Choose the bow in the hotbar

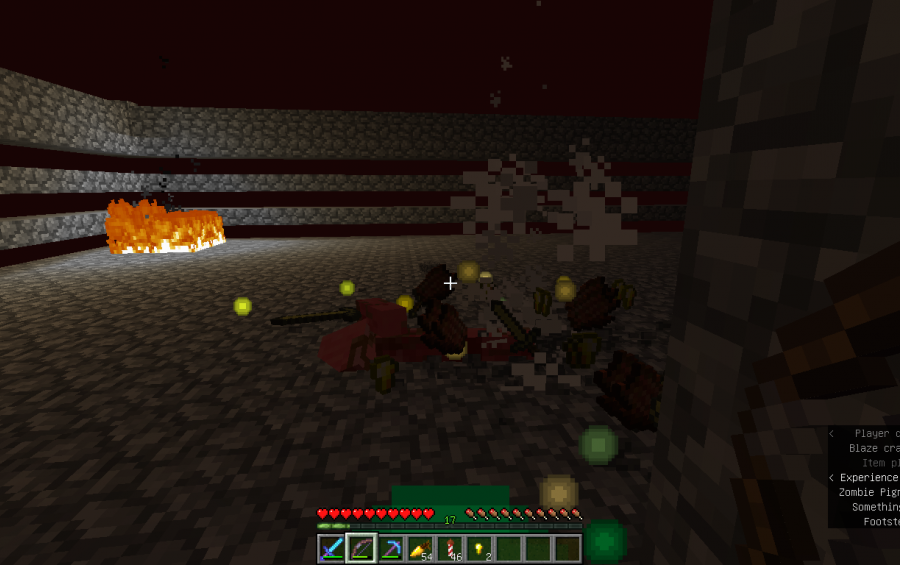click(x=361, y=548)
